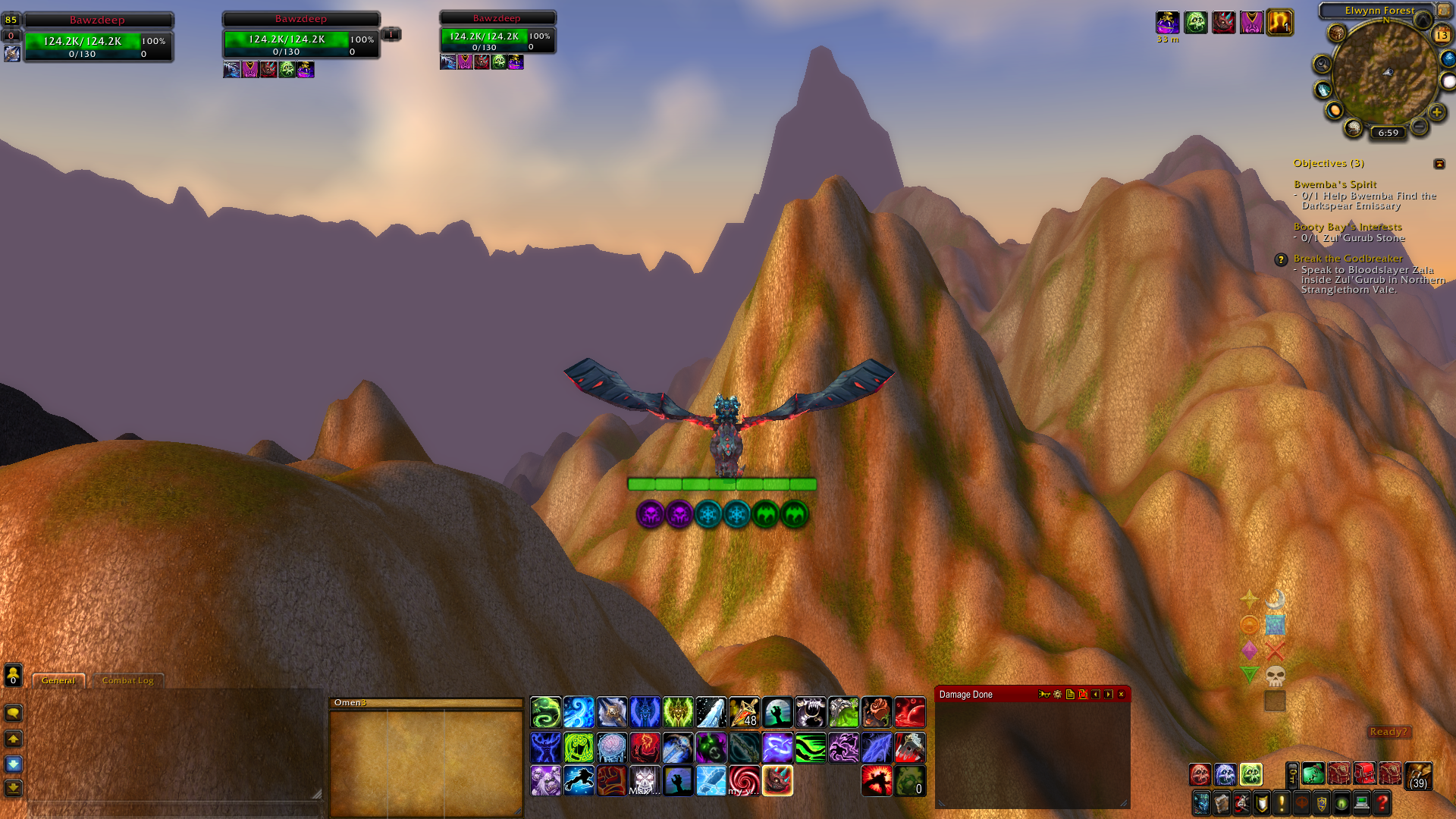
Task: Click the report megaphone icon on Damage Done
Action: (1044, 694)
